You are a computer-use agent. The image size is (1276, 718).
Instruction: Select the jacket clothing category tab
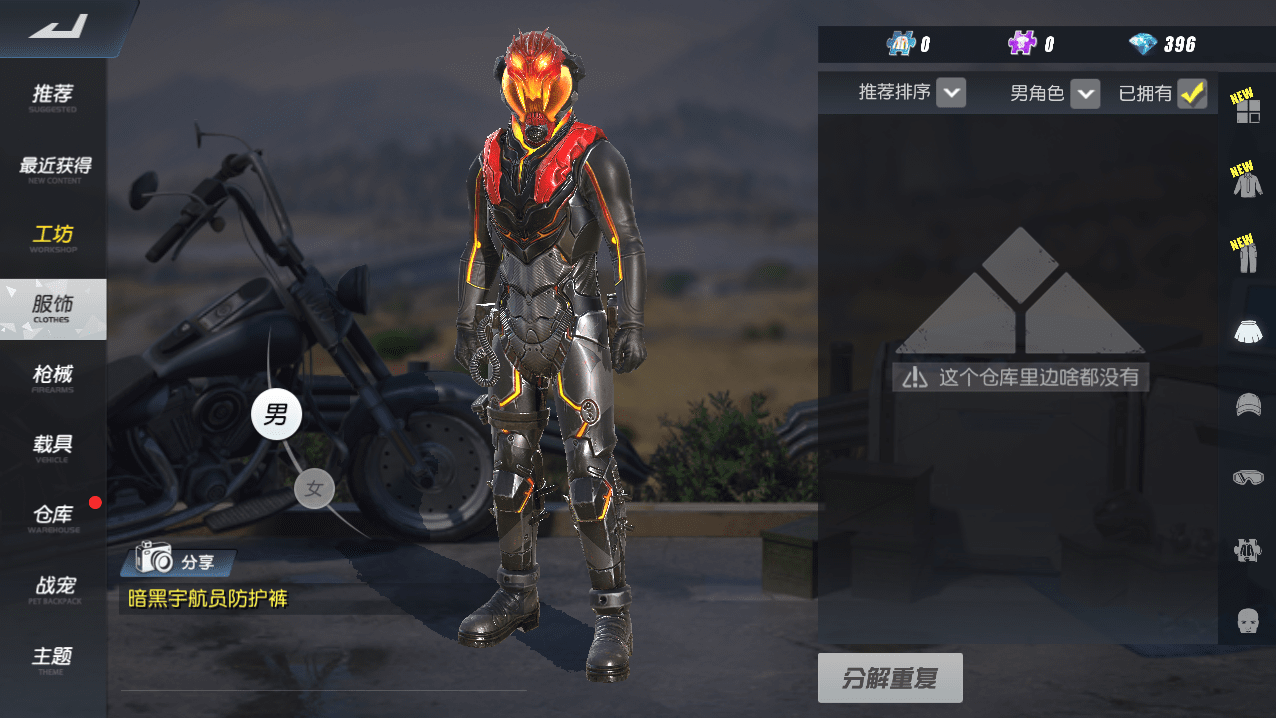[x=1247, y=182]
